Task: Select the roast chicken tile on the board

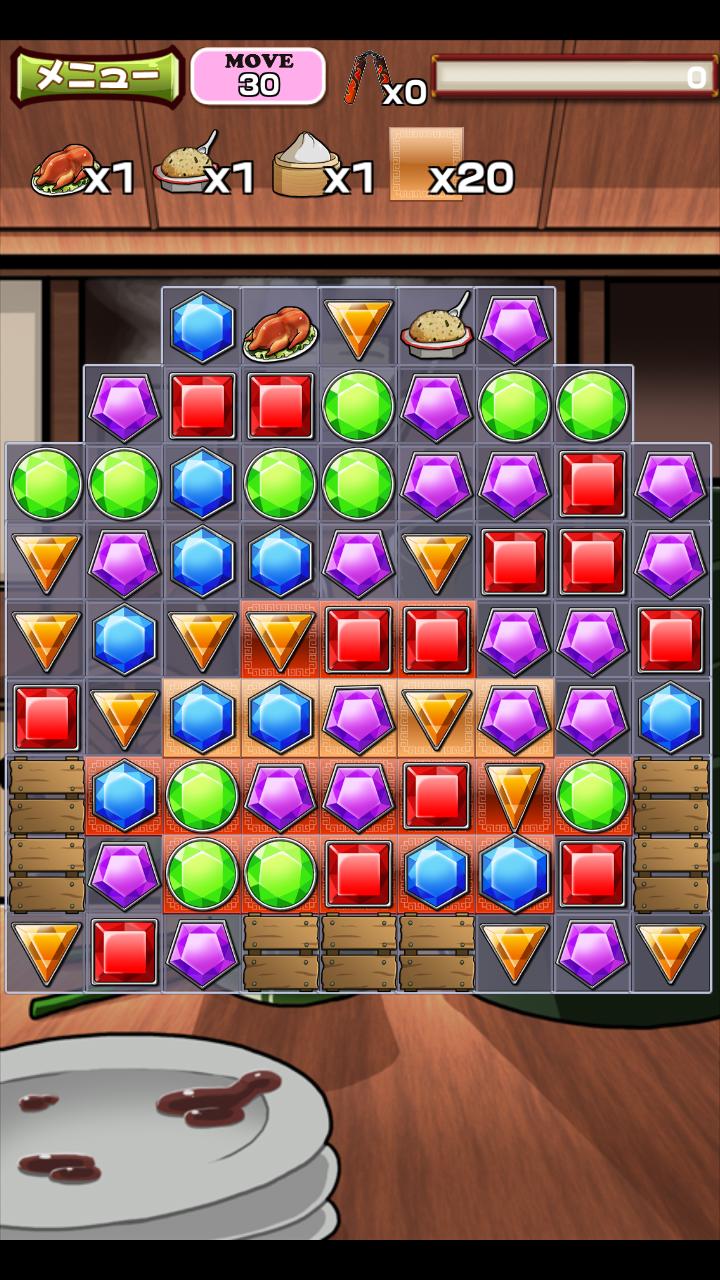Action: [x=280, y=328]
